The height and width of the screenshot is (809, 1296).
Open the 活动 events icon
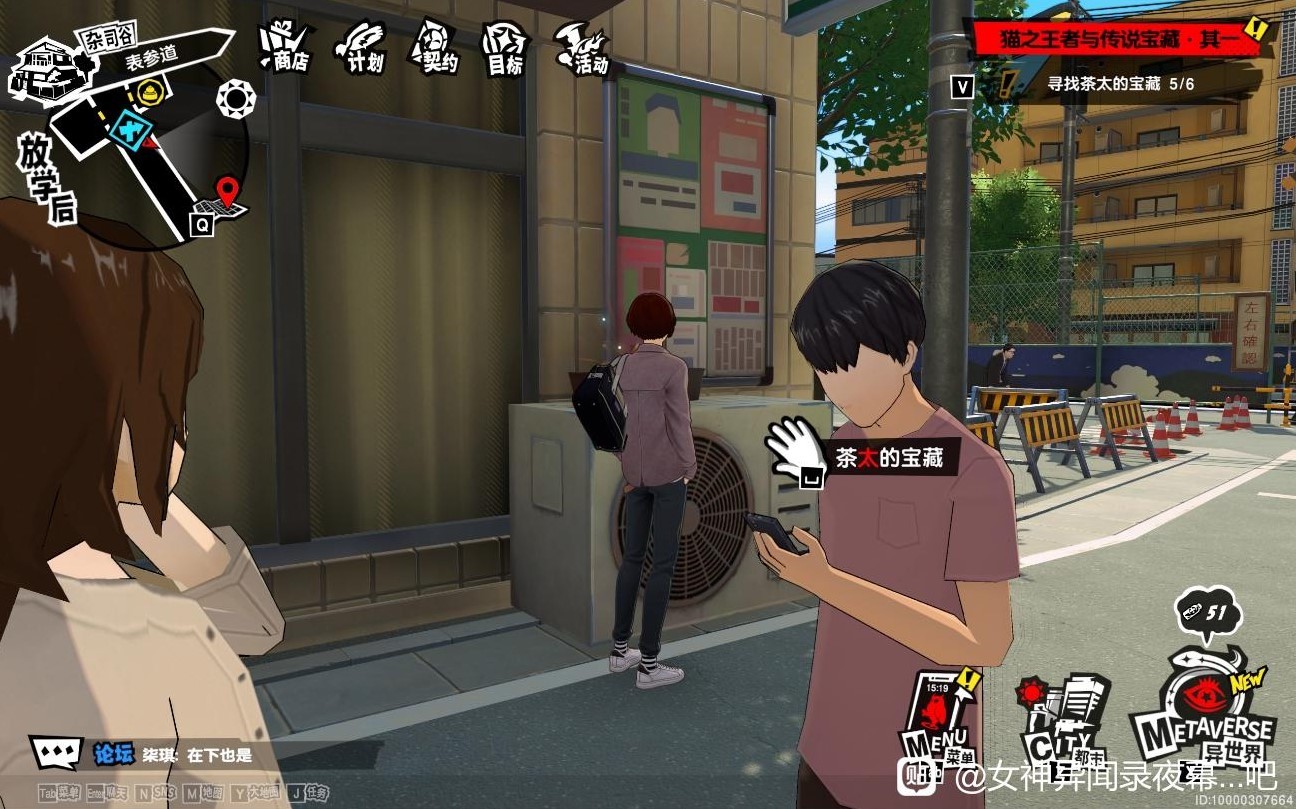[583, 48]
